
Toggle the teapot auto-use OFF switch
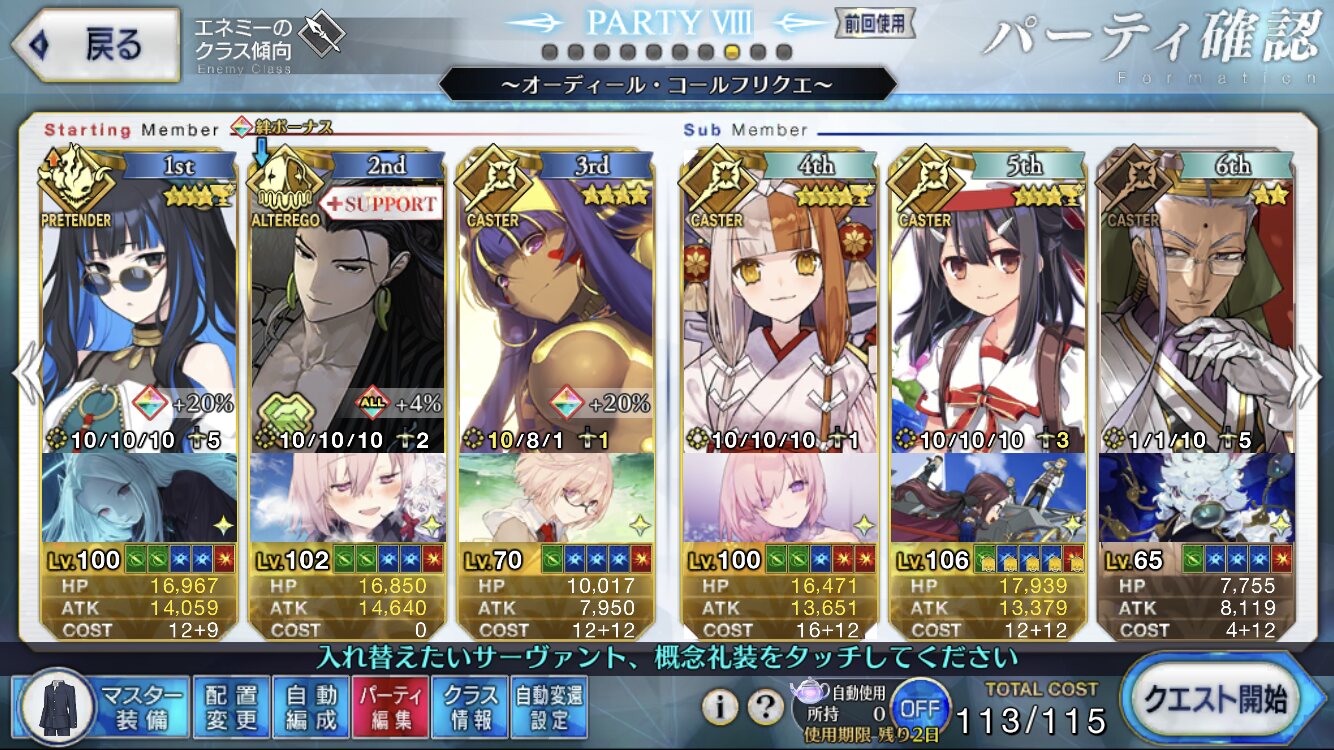pyautogui.click(x=919, y=706)
